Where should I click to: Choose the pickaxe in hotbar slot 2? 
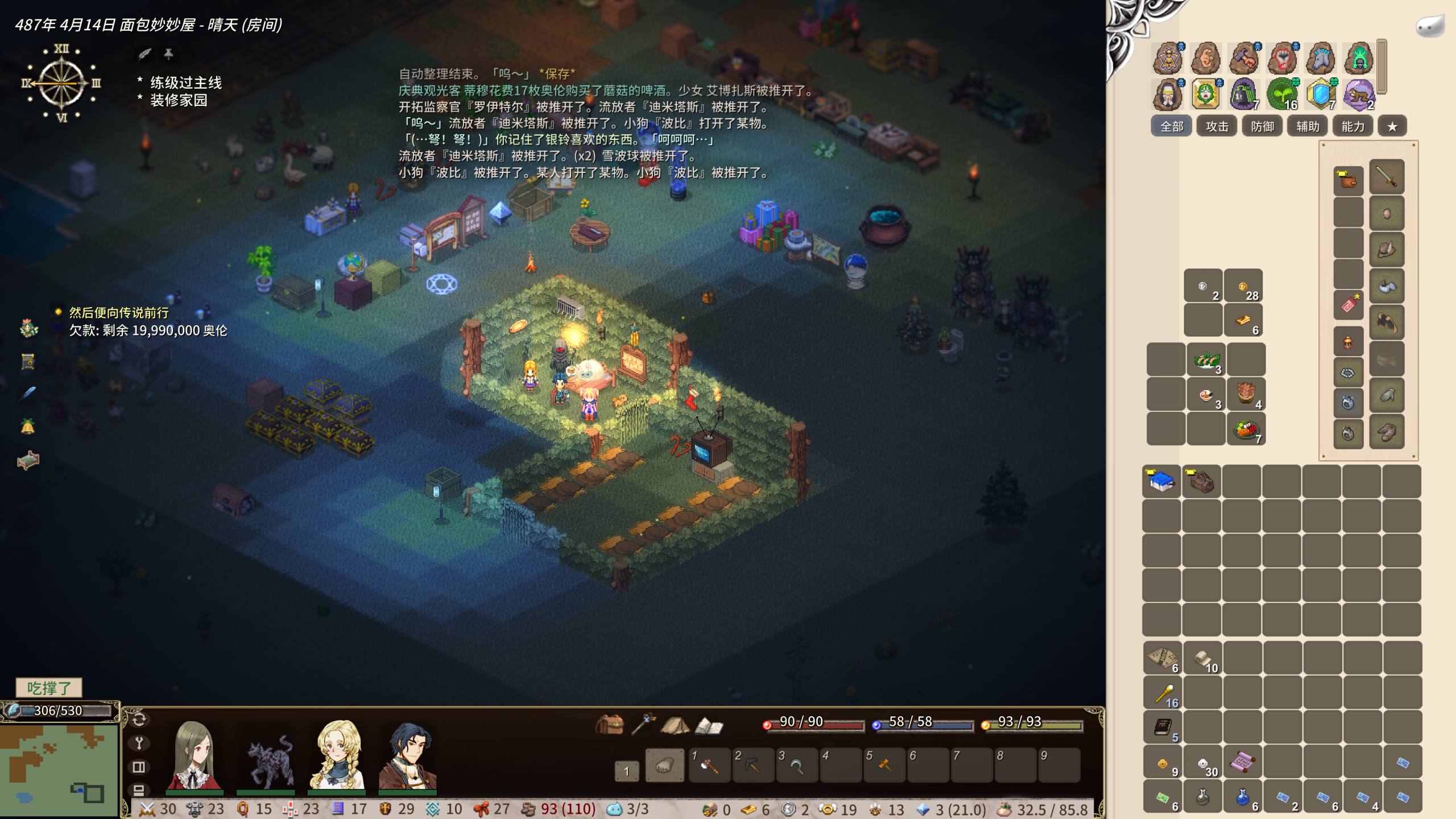pos(752,766)
